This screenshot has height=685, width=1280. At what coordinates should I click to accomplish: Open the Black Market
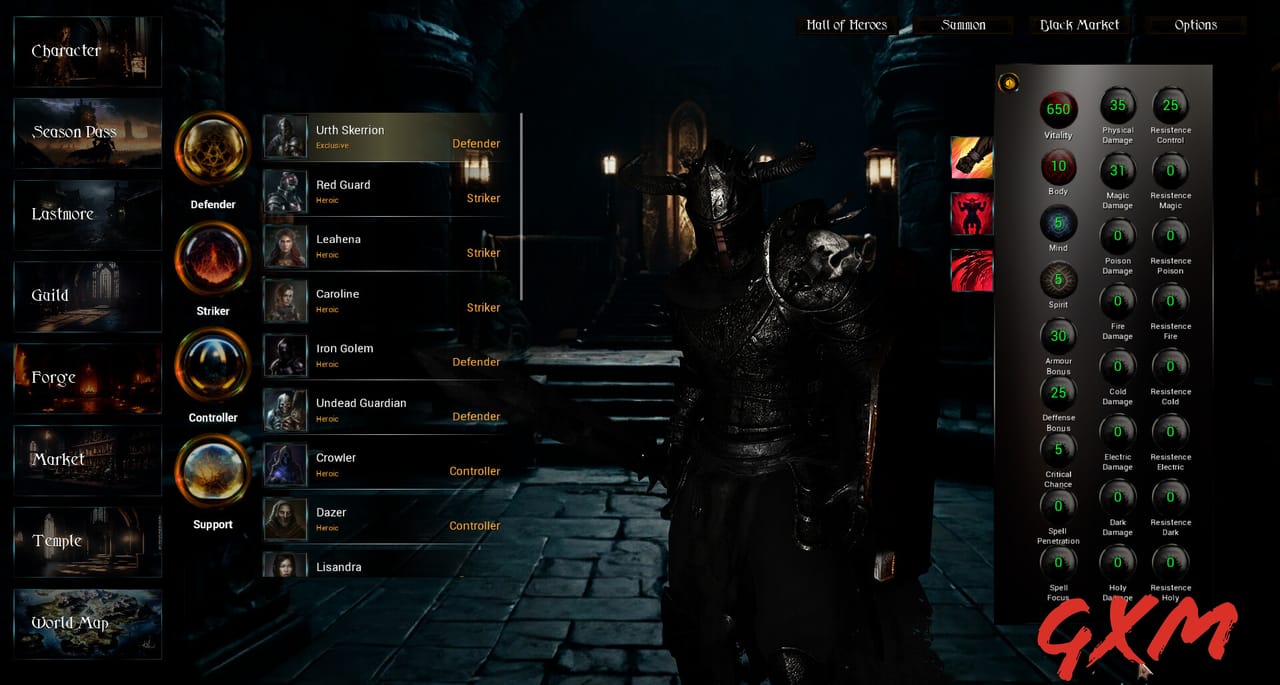click(1079, 25)
